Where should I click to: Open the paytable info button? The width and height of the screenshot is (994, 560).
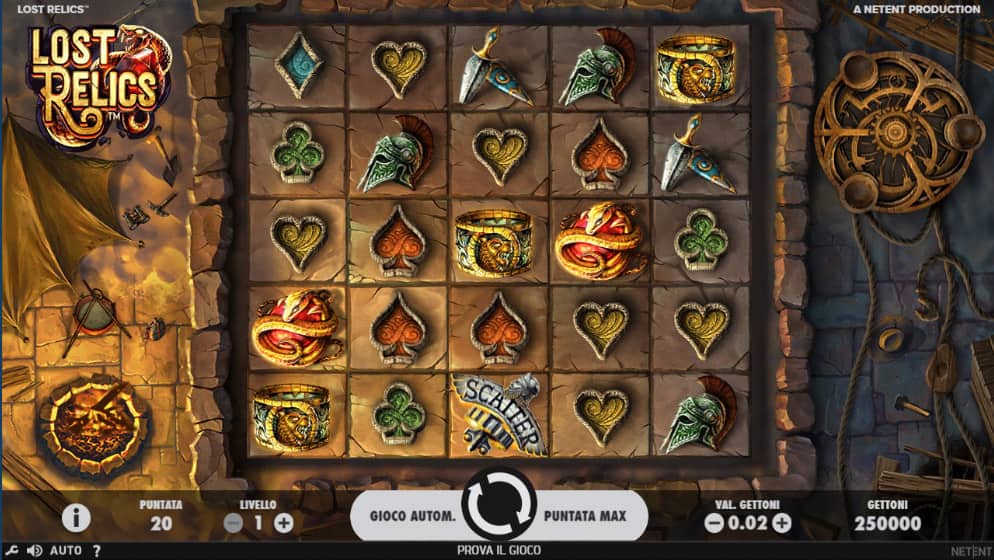pyautogui.click(x=76, y=517)
